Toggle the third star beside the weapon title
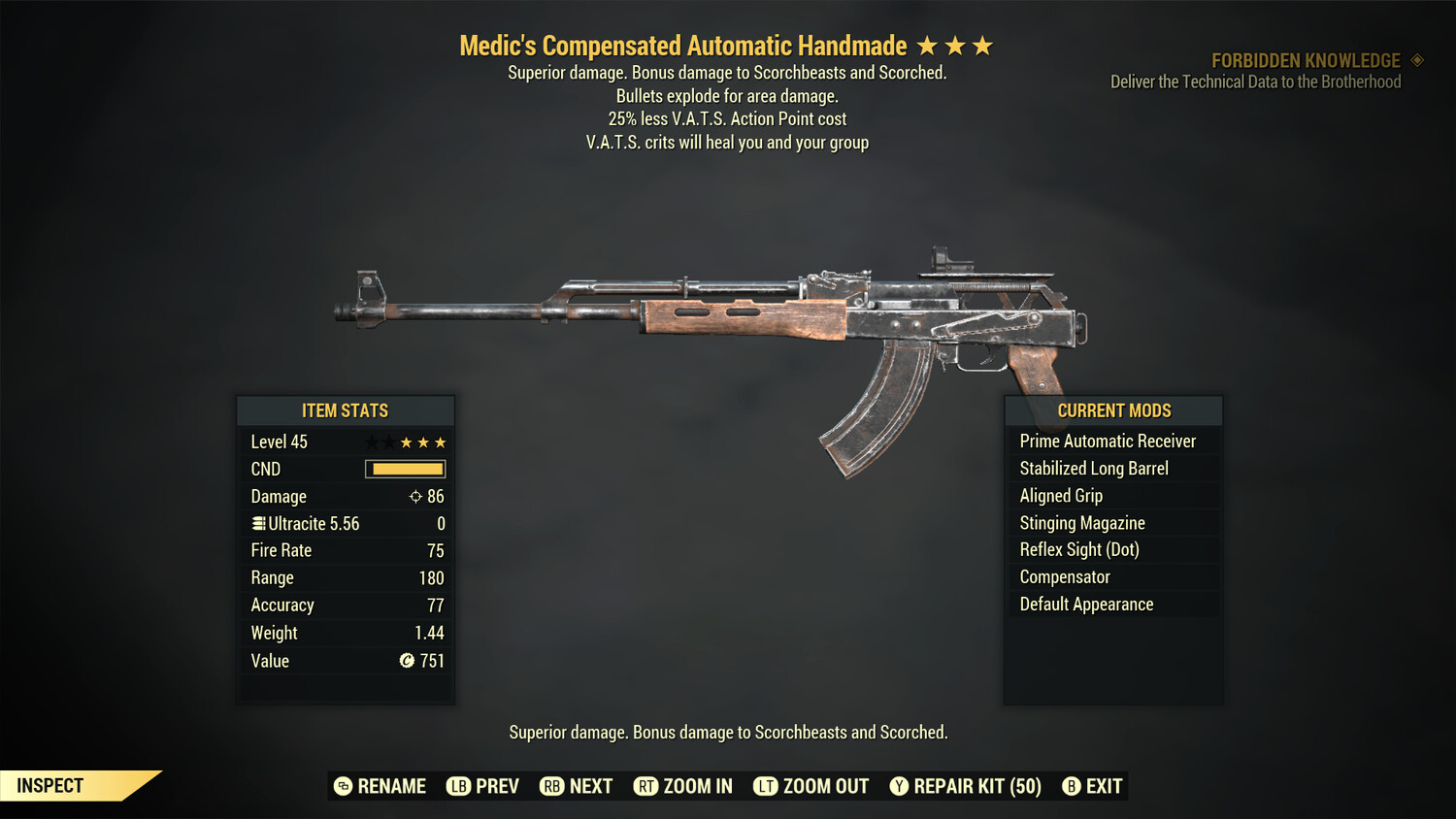The image size is (1456, 819). [x=983, y=45]
